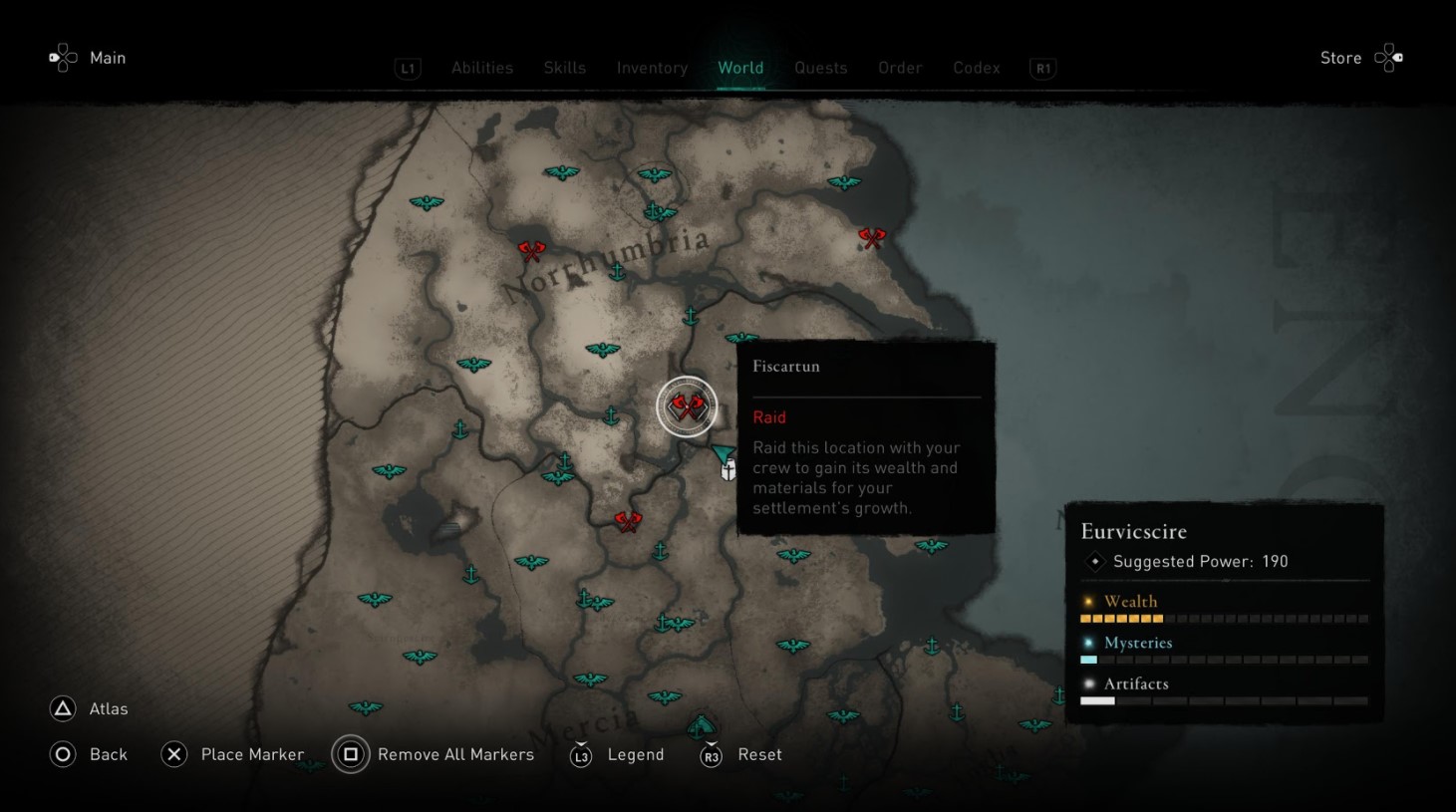Open the raid location near the eastern coast
The image size is (1456, 812).
(x=872, y=237)
